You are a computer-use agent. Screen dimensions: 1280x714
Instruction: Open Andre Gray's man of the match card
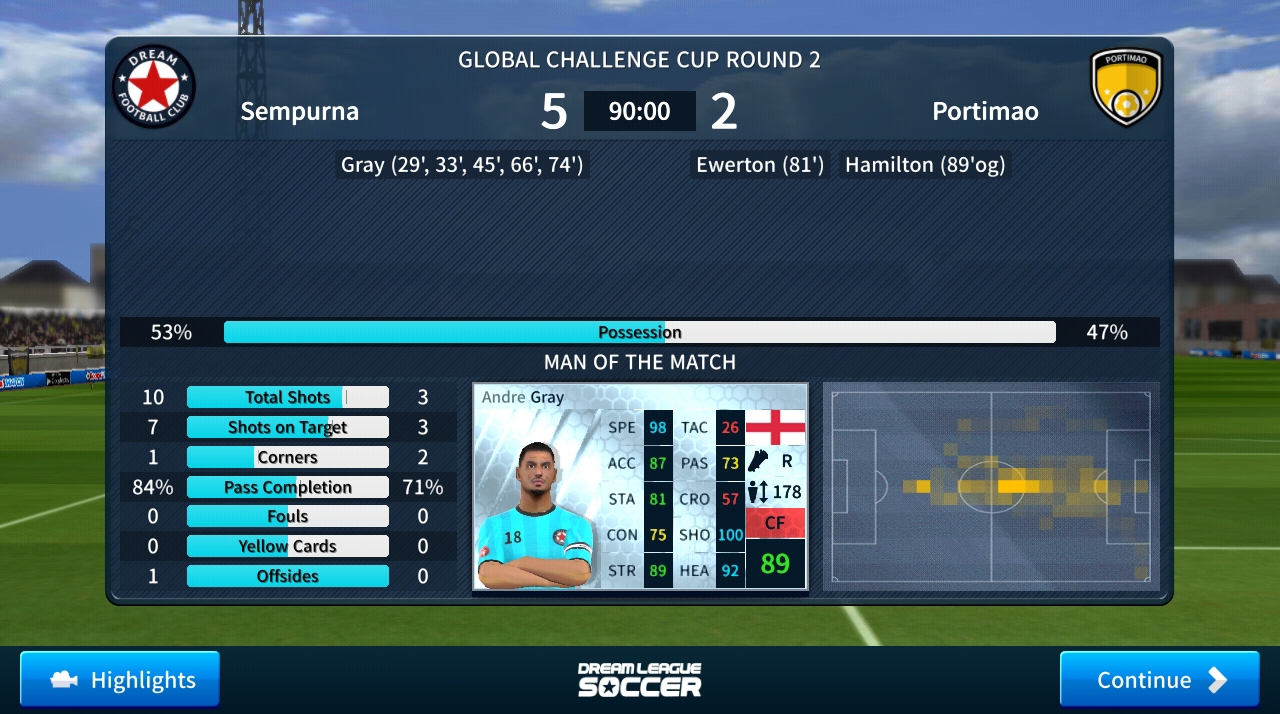coord(640,486)
